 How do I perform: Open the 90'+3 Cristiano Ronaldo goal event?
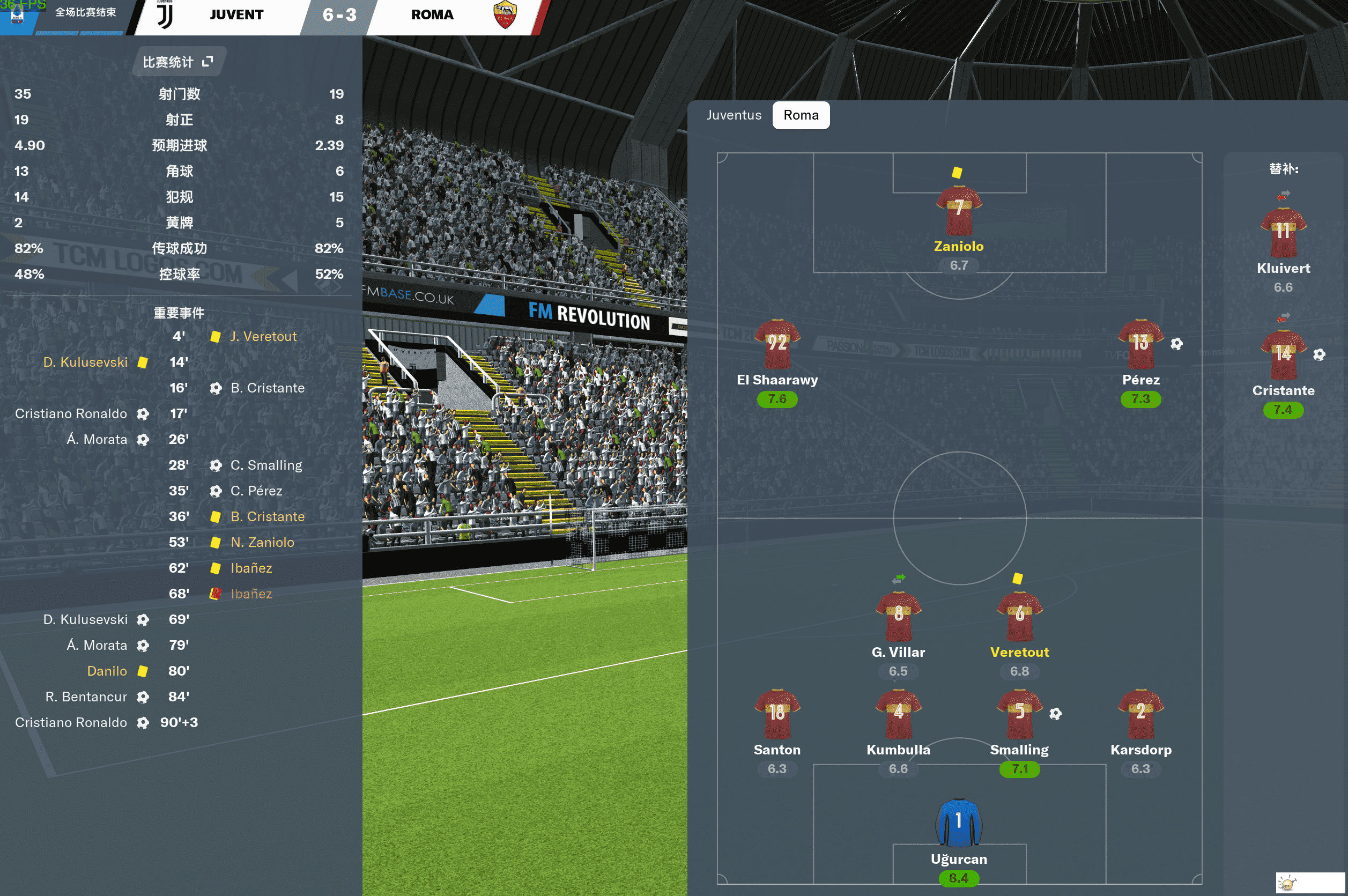[x=71, y=722]
